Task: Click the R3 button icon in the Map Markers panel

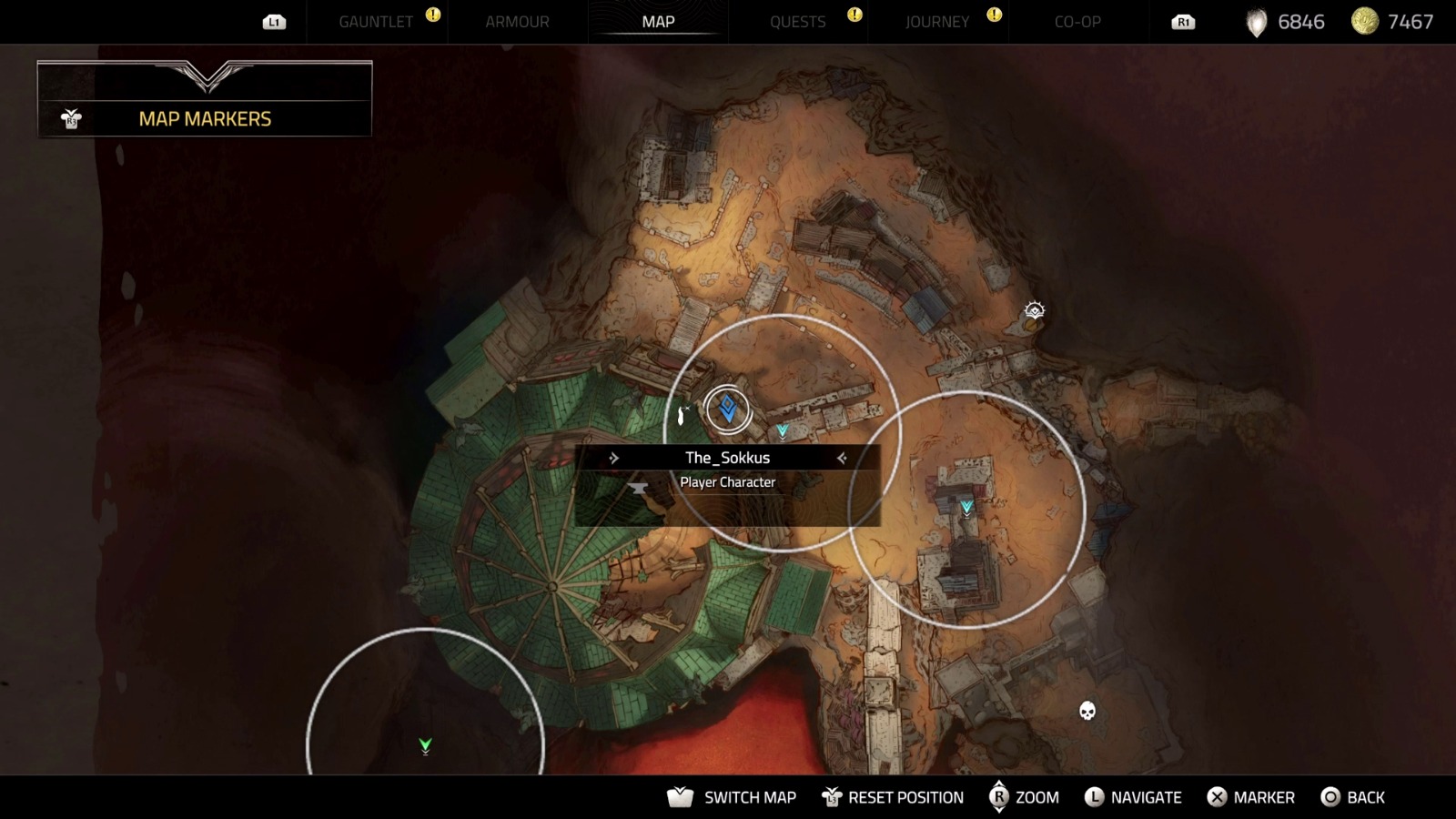Action: (71, 118)
